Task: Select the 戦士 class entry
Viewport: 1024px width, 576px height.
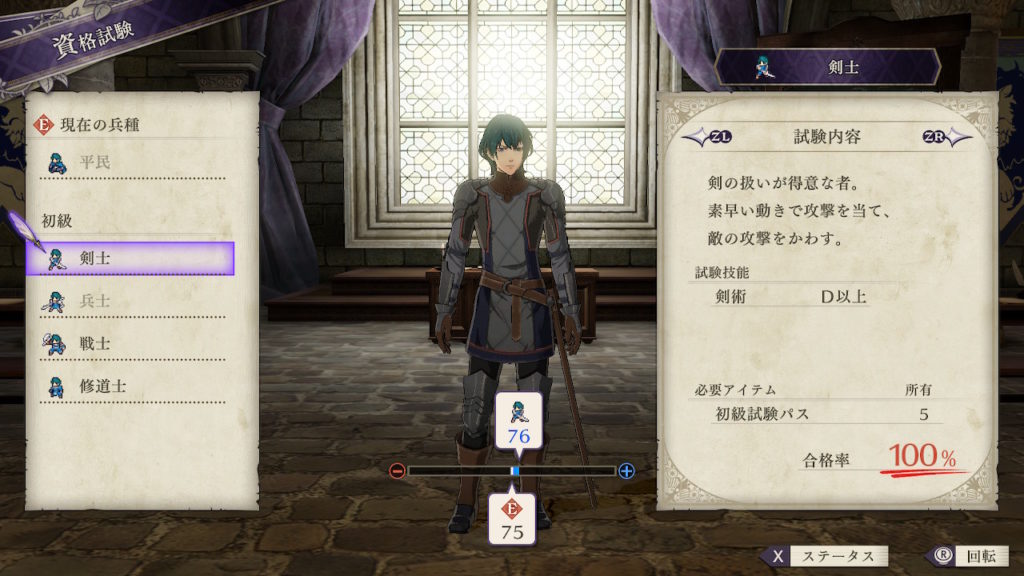Action: tap(131, 343)
